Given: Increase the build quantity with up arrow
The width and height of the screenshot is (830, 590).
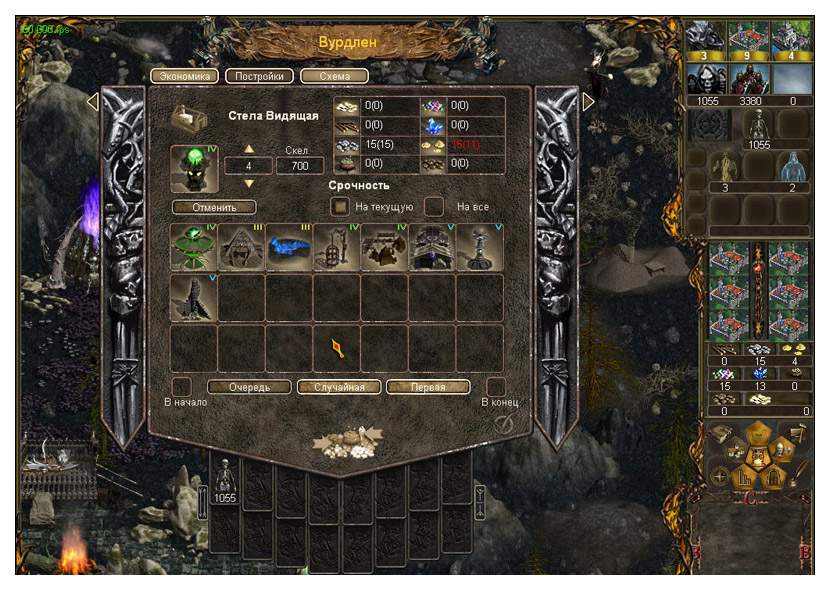Looking at the screenshot, I should (250, 149).
